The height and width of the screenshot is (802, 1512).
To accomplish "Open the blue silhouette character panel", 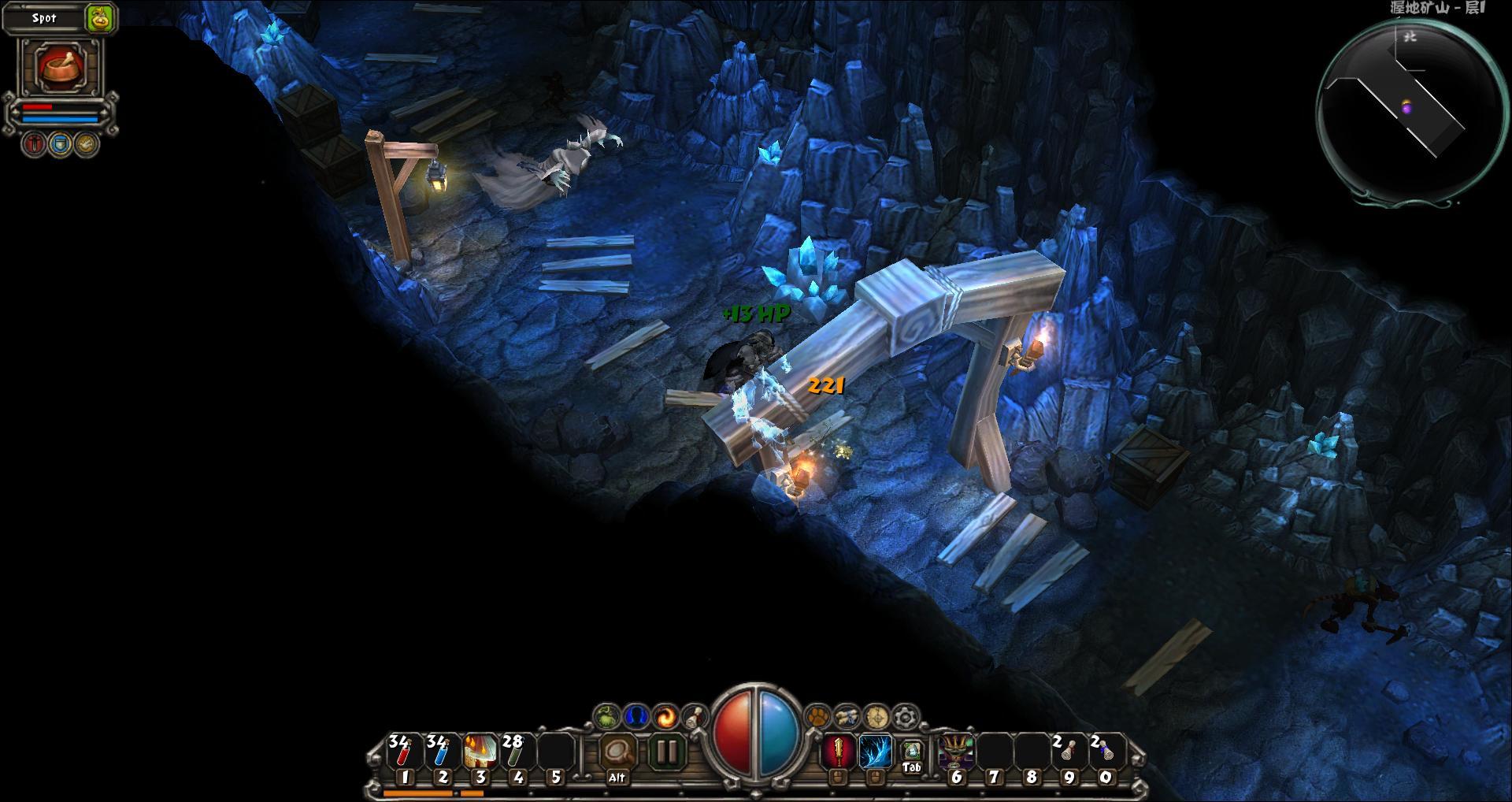I will point(636,716).
